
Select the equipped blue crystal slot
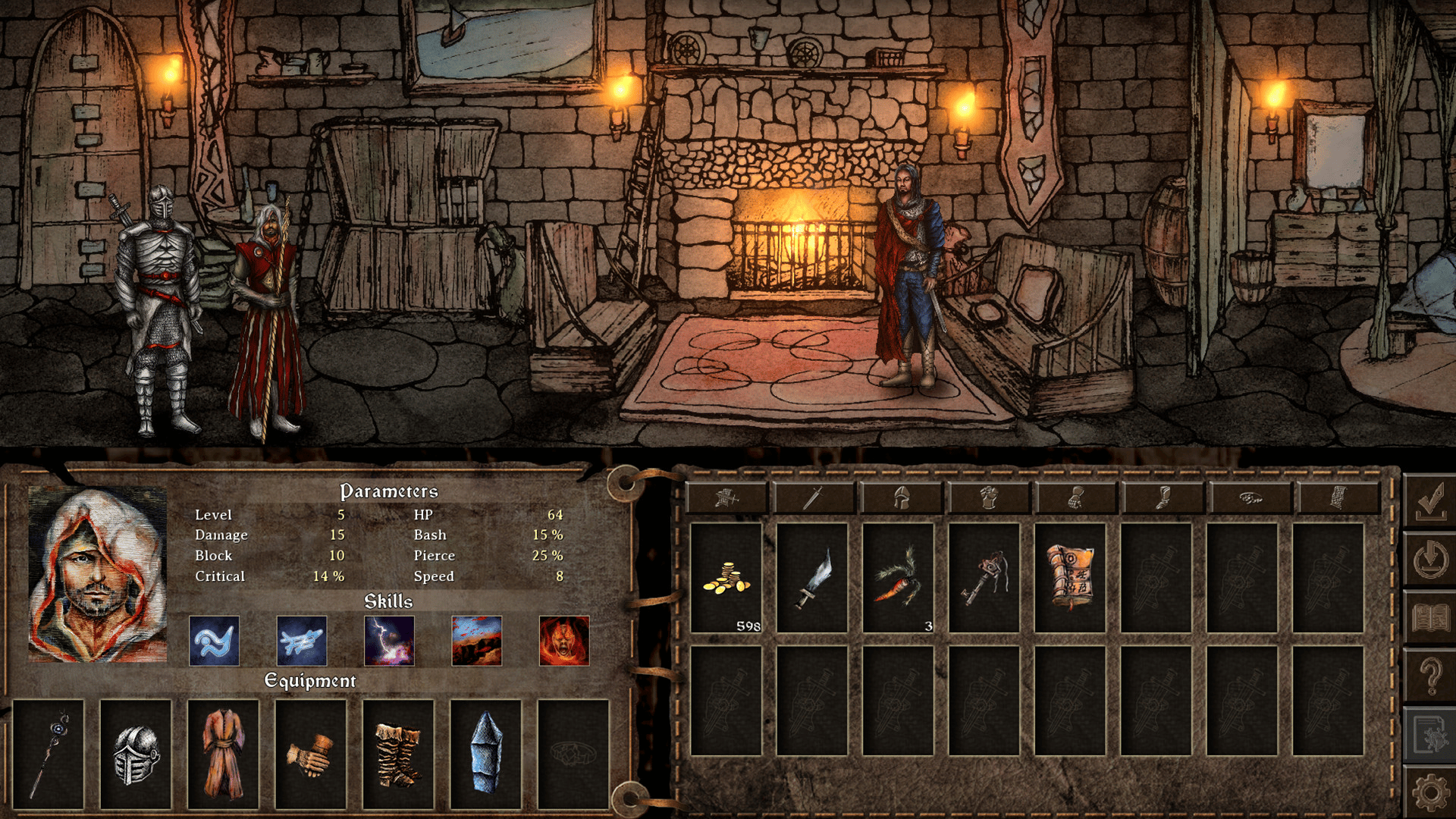click(486, 754)
